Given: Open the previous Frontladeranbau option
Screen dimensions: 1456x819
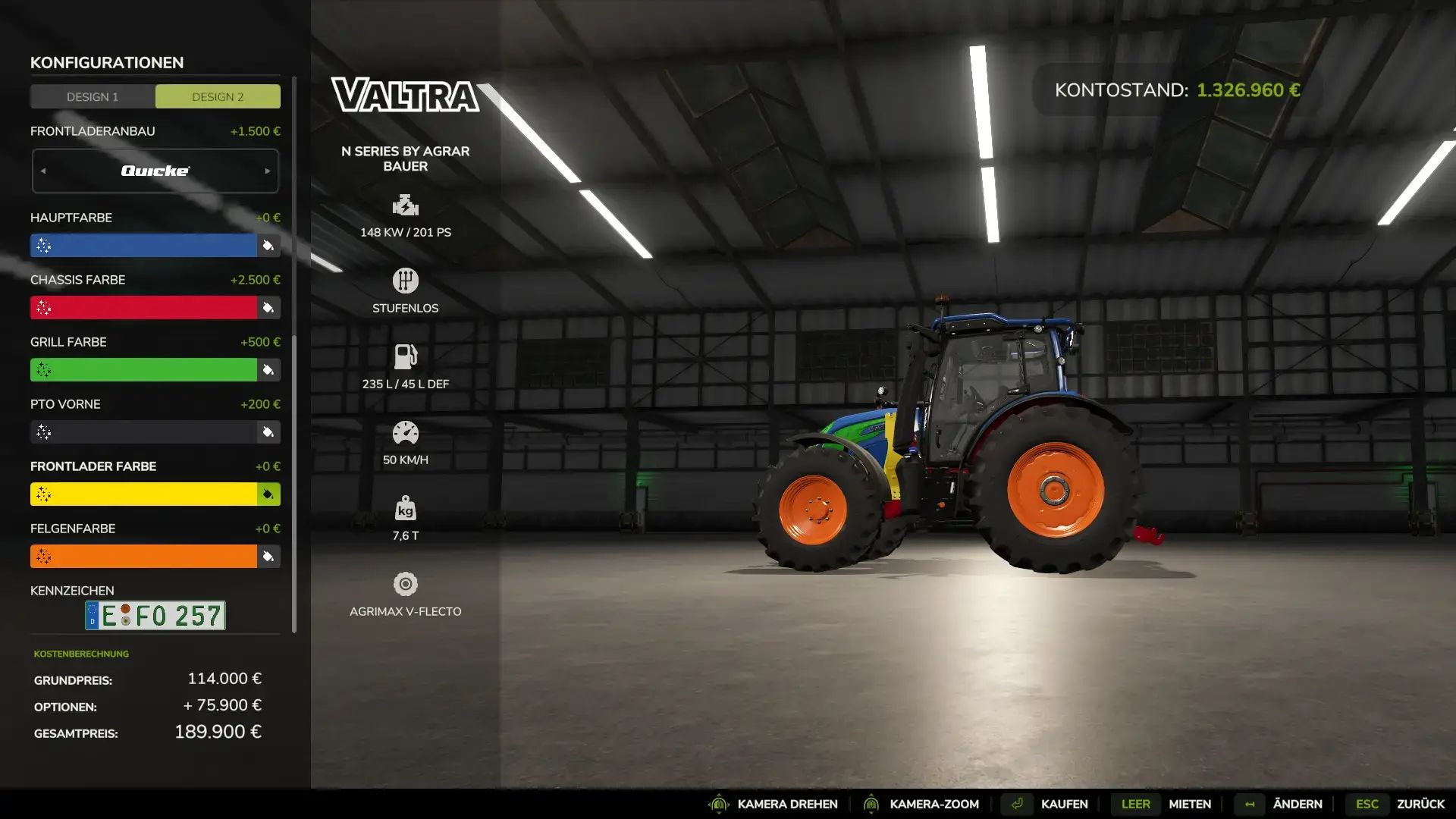Looking at the screenshot, I should (43, 171).
